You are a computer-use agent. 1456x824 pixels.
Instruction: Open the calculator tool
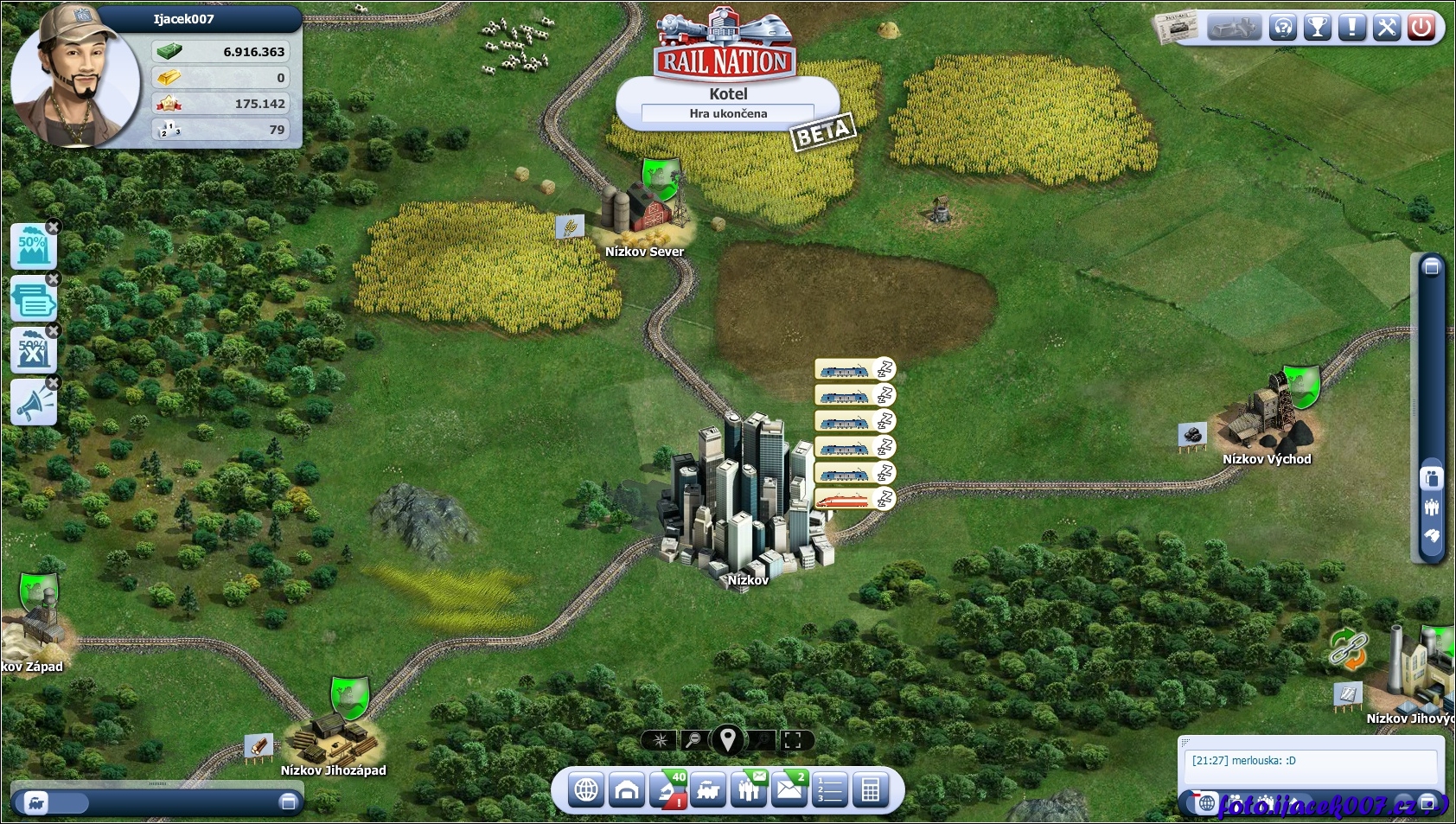[x=871, y=790]
